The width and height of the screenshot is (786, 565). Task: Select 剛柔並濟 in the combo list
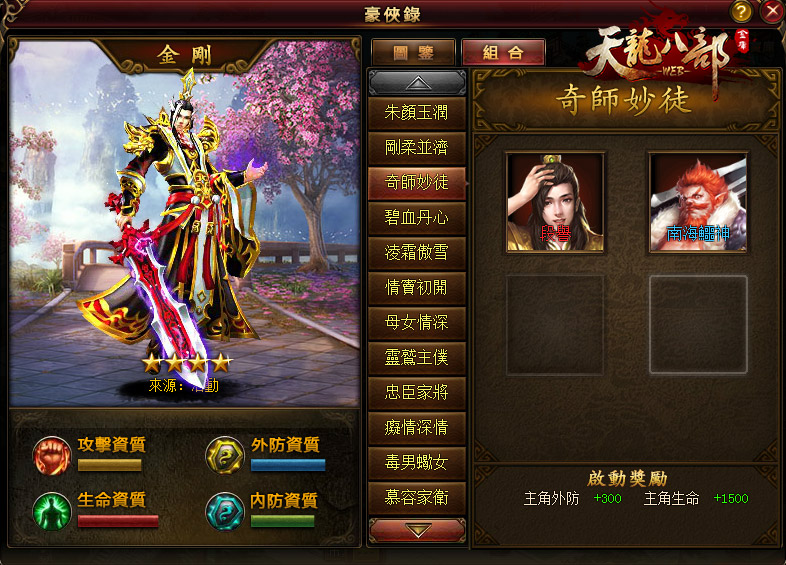[x=417, y=148]
